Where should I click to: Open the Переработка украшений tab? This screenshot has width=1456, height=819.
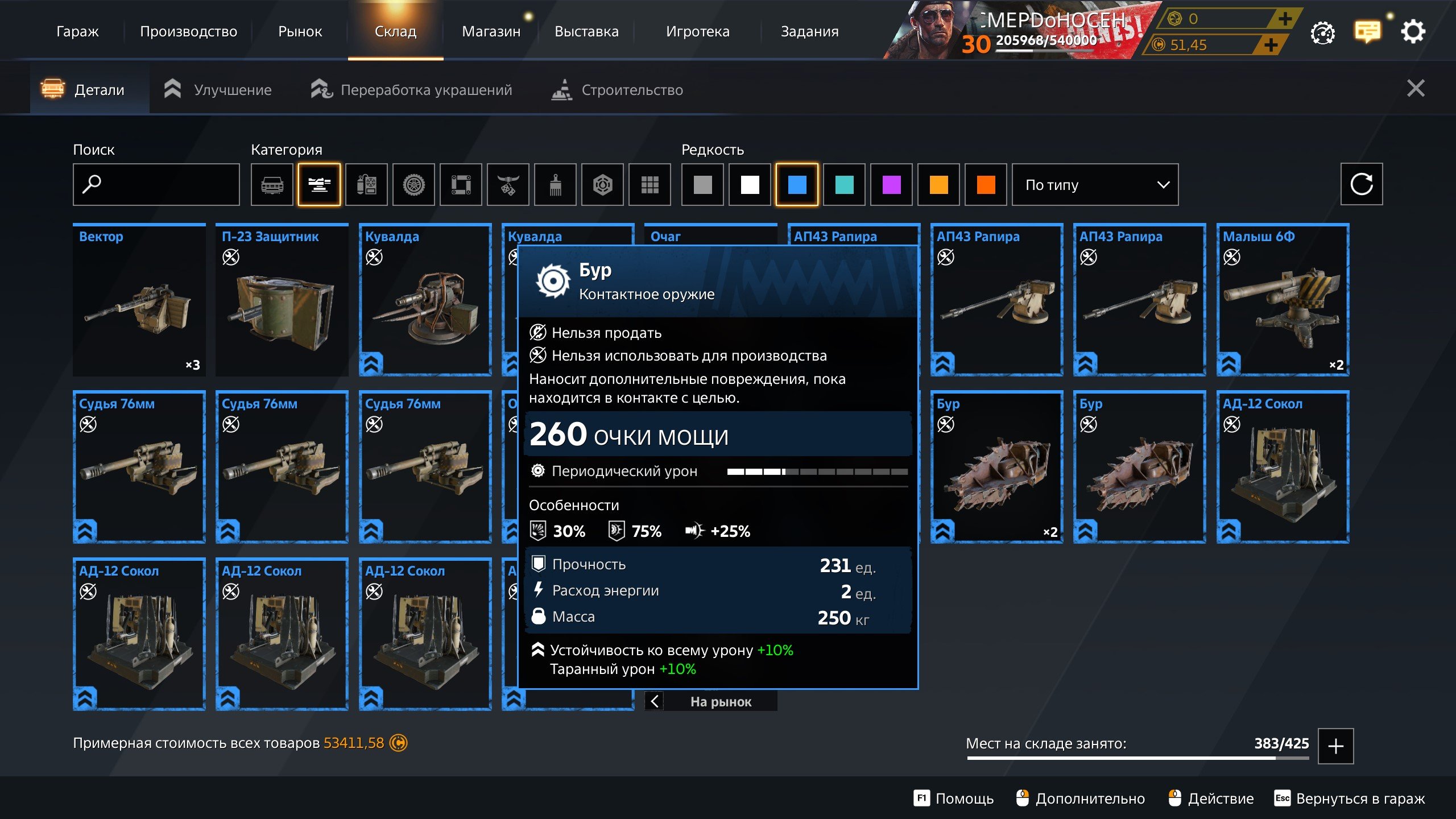pyautogui.click(x=412, y=90)
